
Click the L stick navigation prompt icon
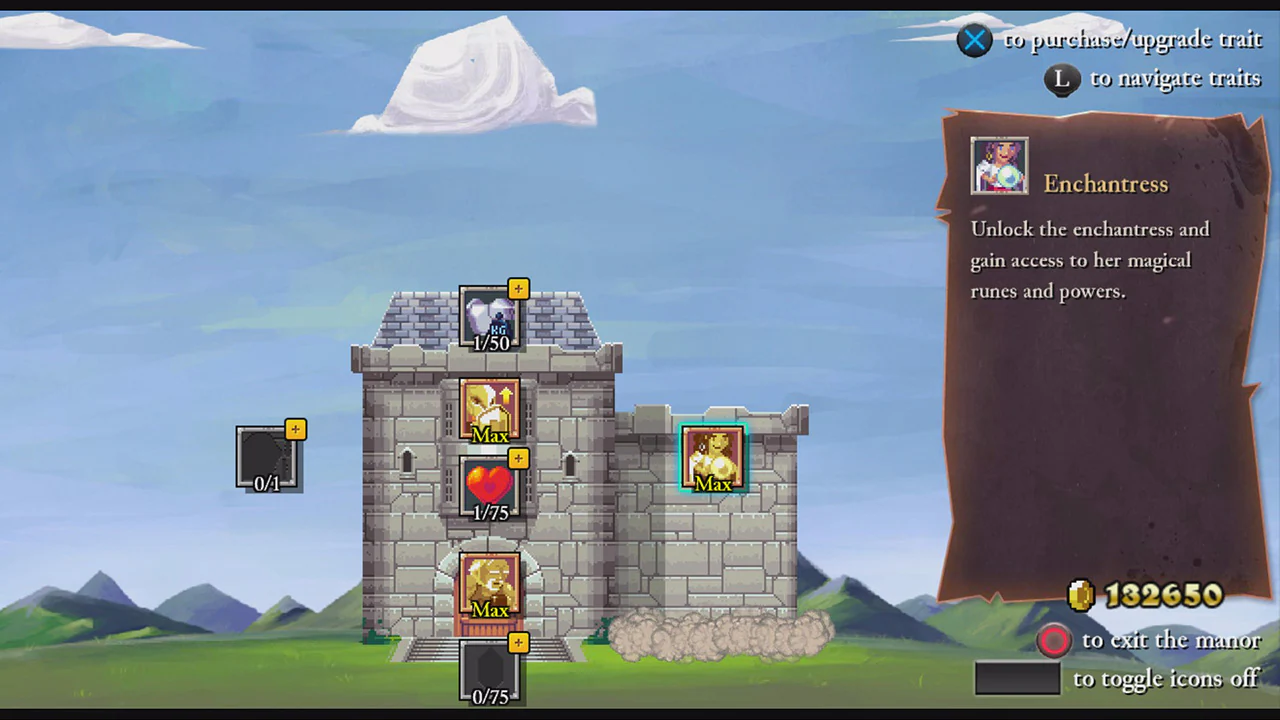1062,79
